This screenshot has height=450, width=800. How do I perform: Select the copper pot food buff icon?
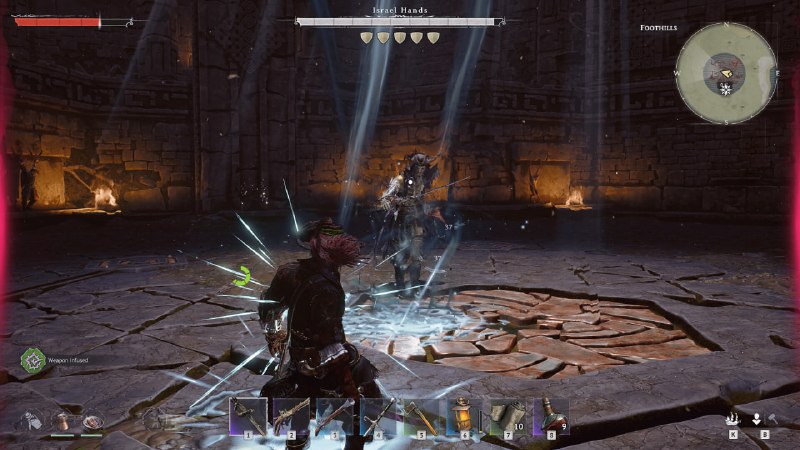tap(63, 422)
